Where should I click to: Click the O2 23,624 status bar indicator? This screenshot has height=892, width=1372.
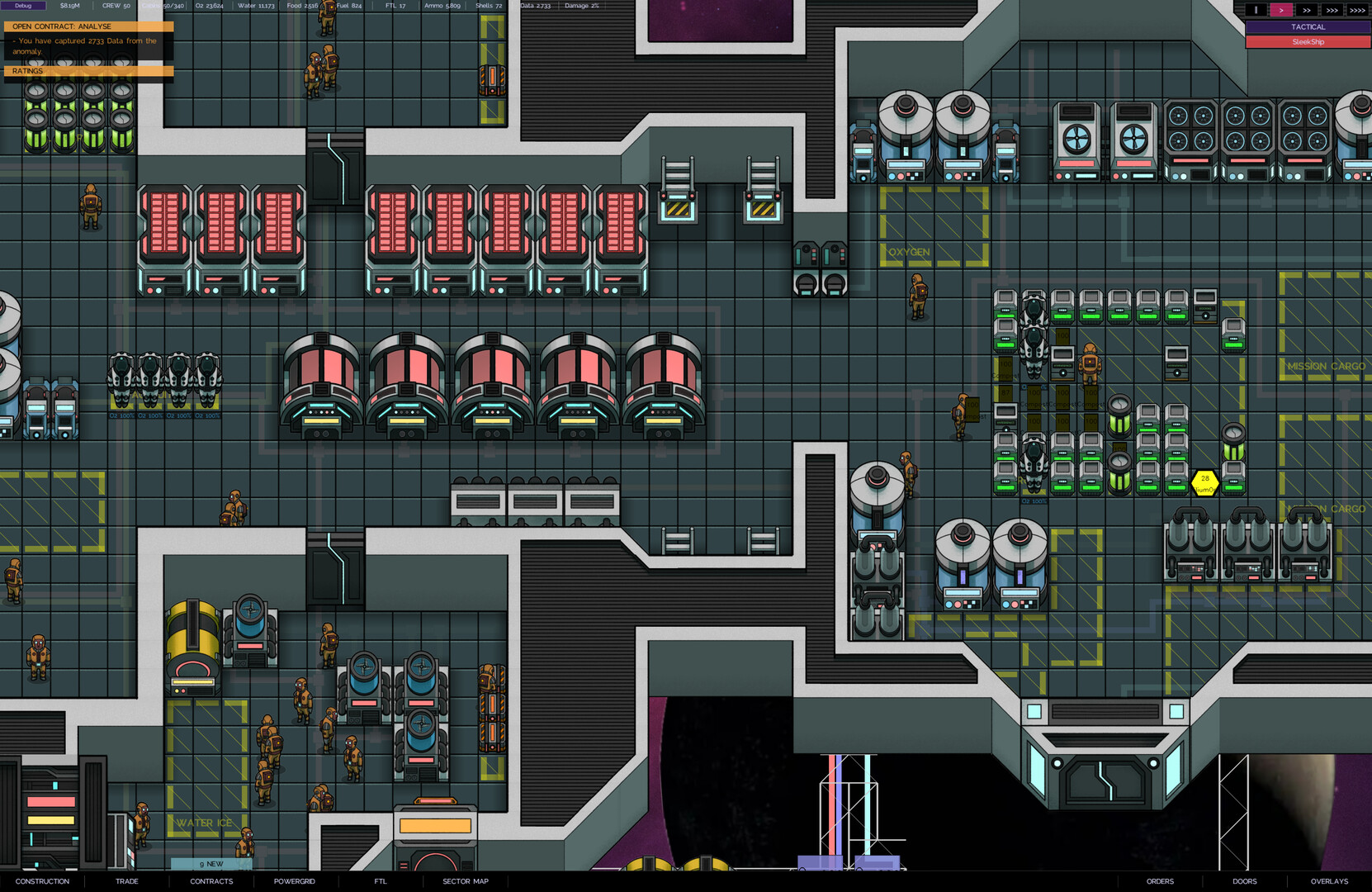click(208, 5)
